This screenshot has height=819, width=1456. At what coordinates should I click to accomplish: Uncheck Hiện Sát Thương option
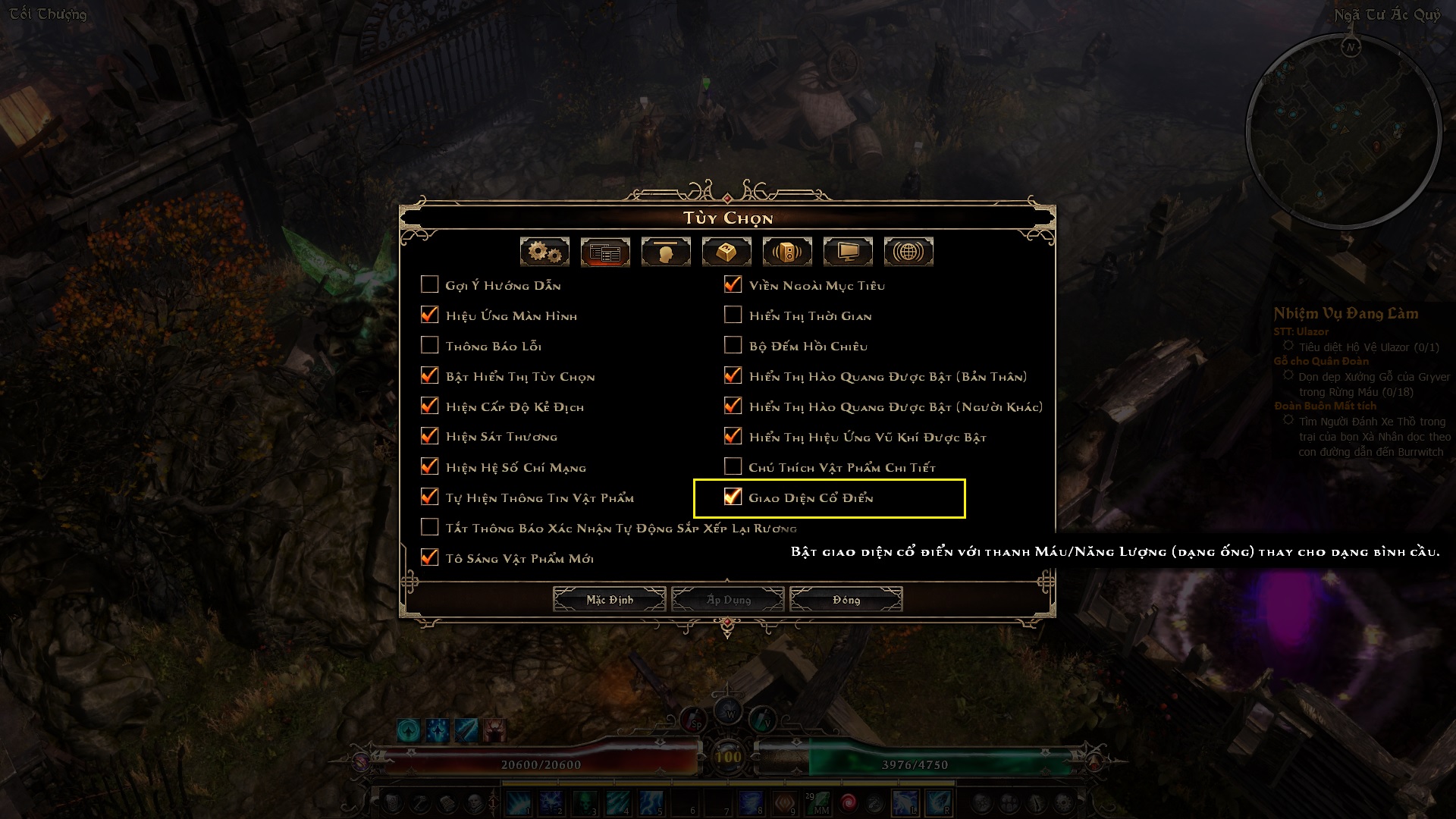(430, 436)
